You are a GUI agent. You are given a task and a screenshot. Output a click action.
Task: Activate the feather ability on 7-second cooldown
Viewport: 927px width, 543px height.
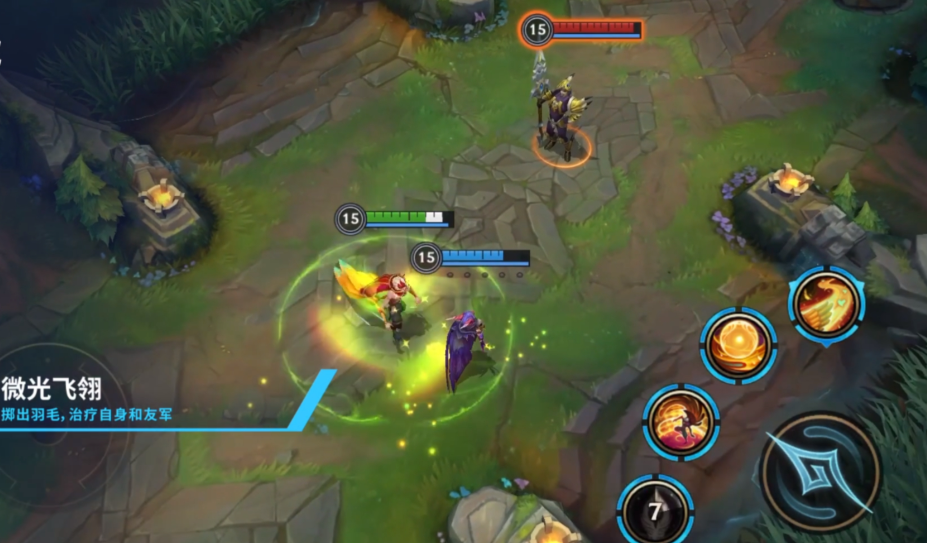coord(655,511)
